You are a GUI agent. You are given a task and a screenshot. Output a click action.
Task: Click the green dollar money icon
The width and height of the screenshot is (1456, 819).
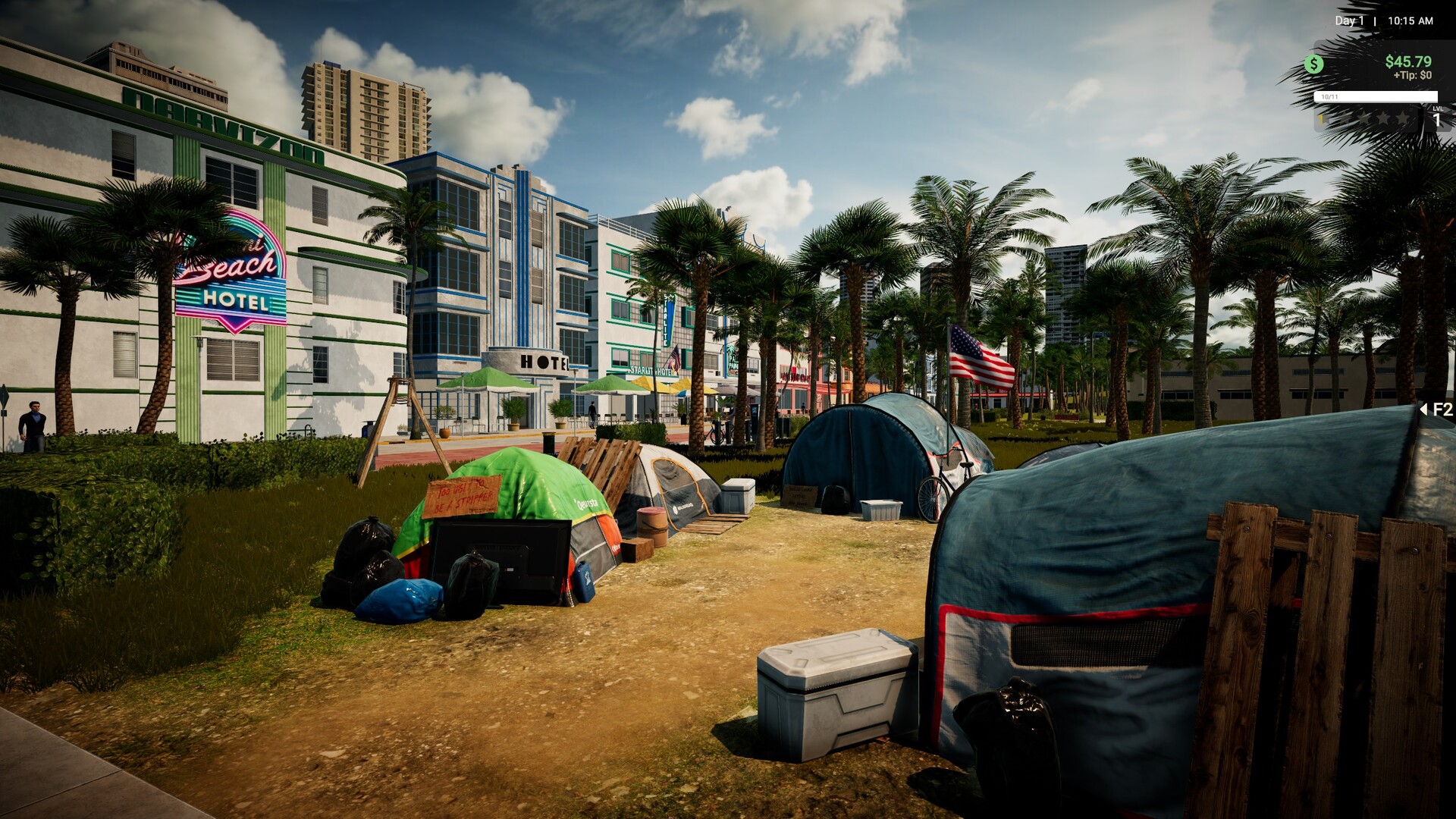click(1313, 64)
